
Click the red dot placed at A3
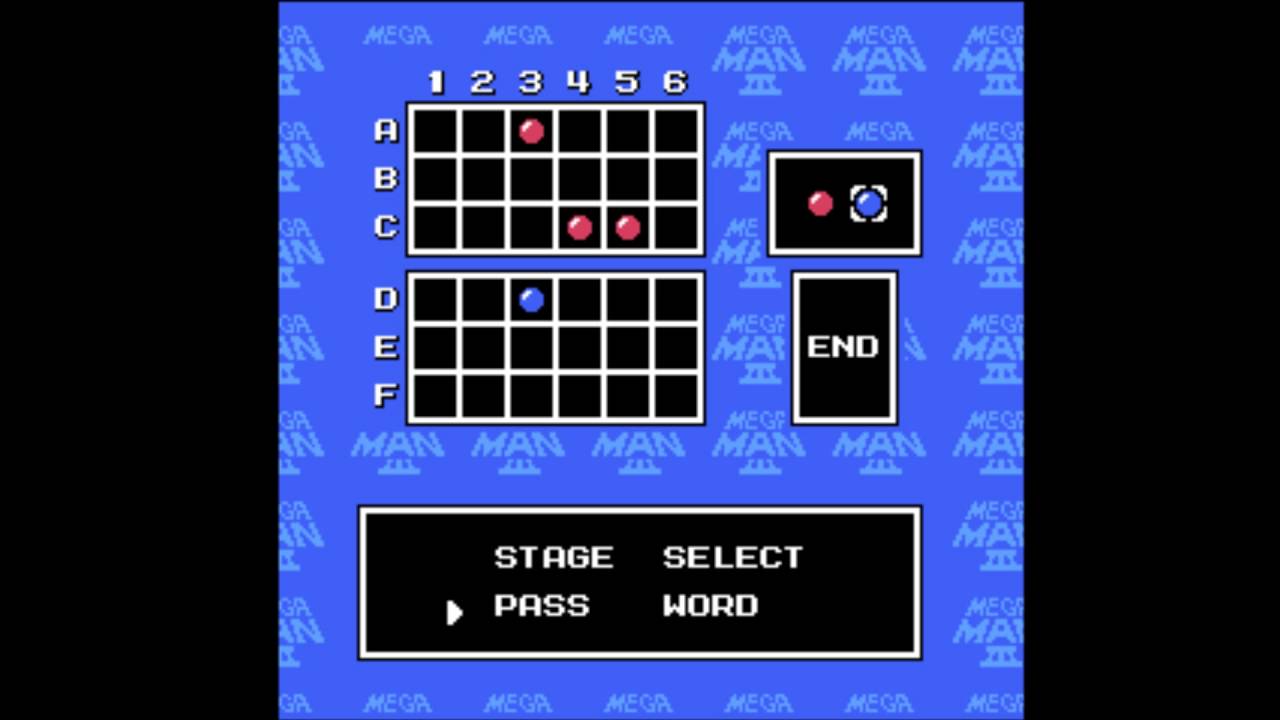[x=531, y=131]
